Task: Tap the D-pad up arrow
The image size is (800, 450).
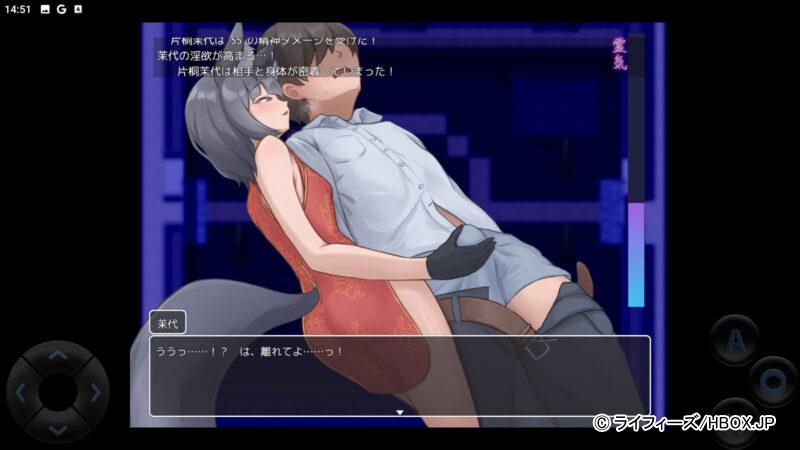Action: tap(58, 355)
